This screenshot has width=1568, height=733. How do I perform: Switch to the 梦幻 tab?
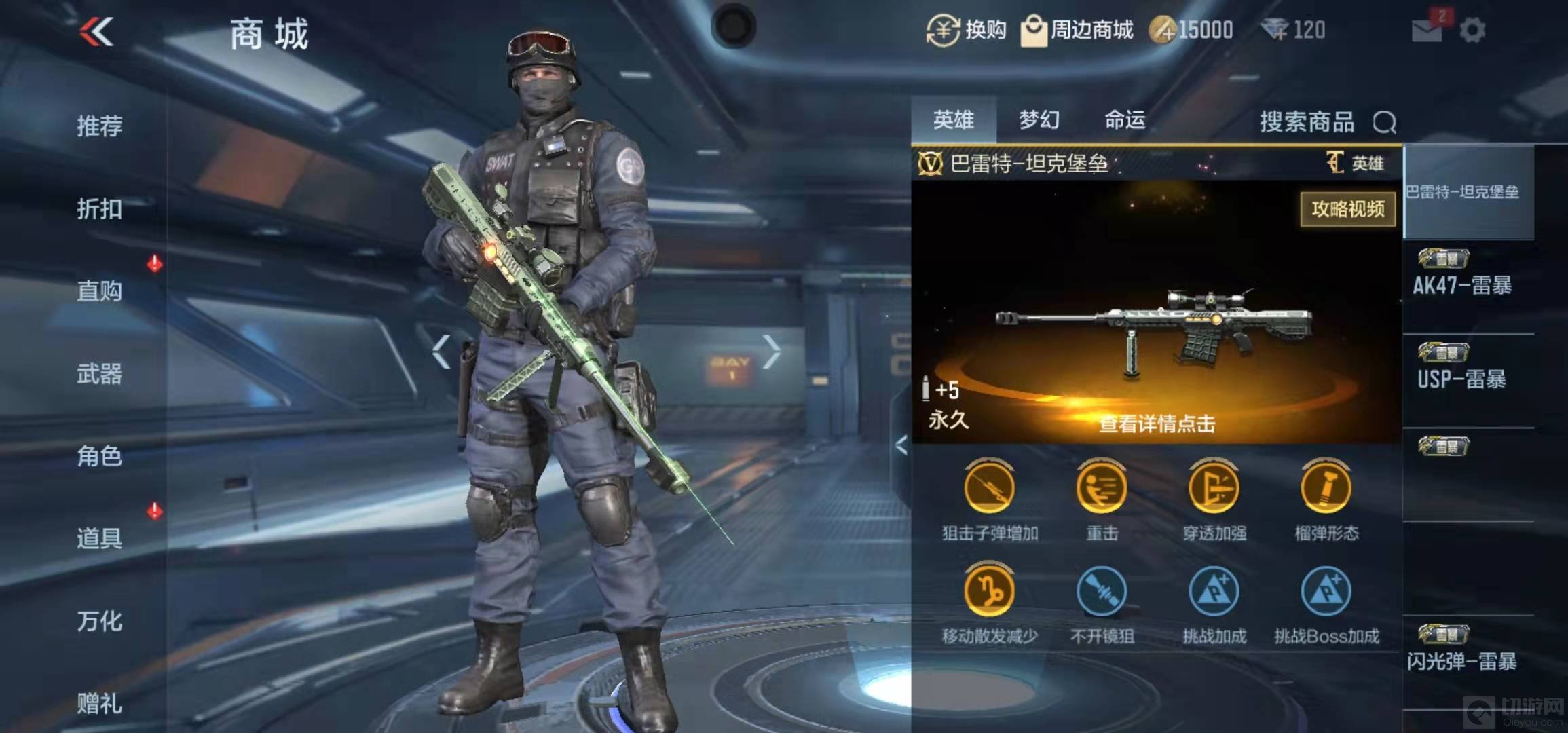(1039, 120)
